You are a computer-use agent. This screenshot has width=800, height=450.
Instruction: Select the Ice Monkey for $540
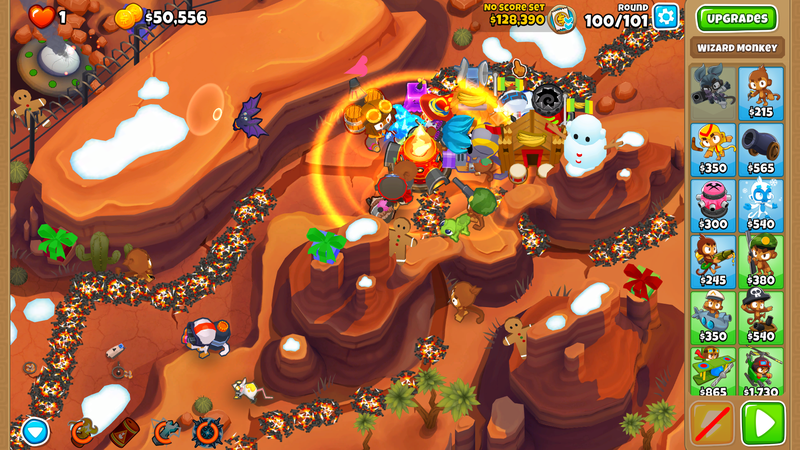pos(760,205)
